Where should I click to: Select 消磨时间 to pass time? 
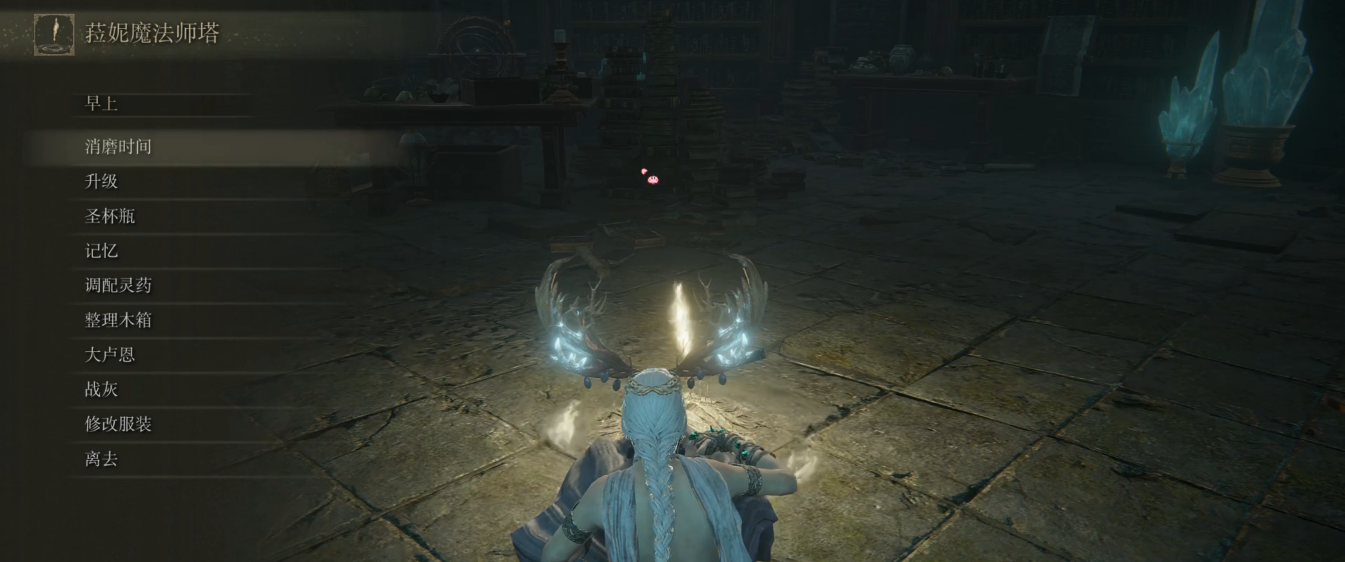tap(118, 147)
